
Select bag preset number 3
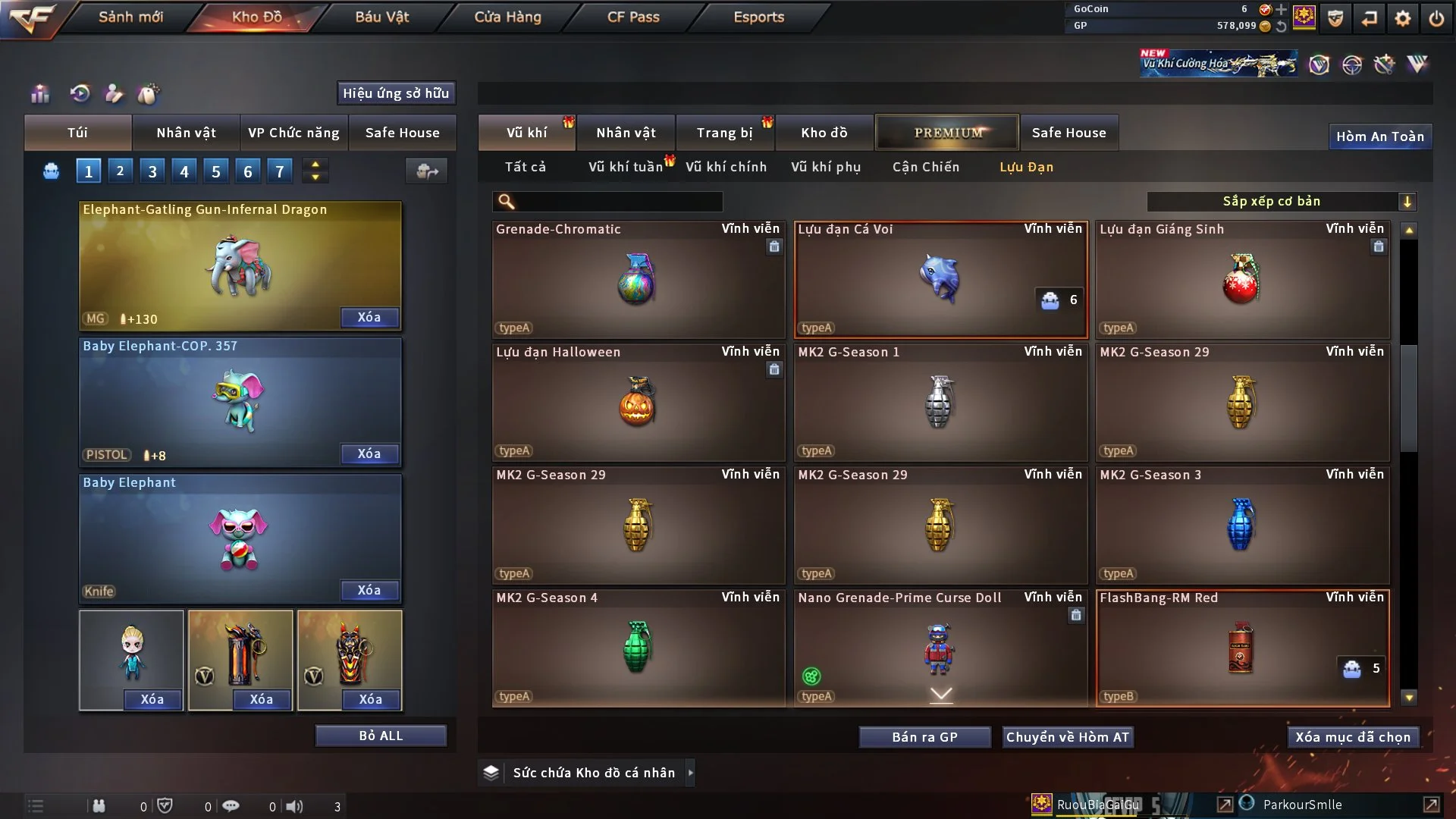tap(152, 171)
